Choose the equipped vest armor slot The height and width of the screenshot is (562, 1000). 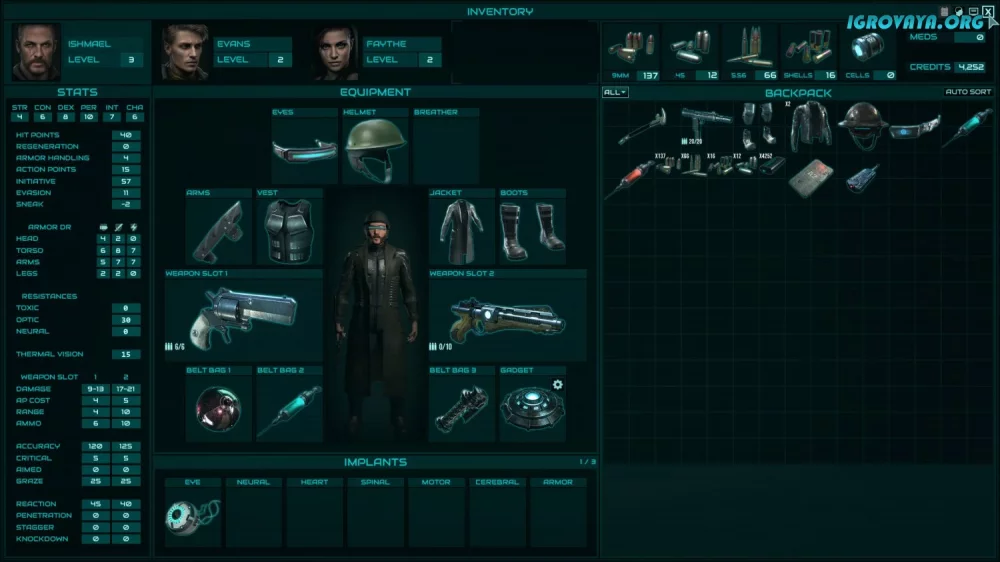(x=289, y=231)
